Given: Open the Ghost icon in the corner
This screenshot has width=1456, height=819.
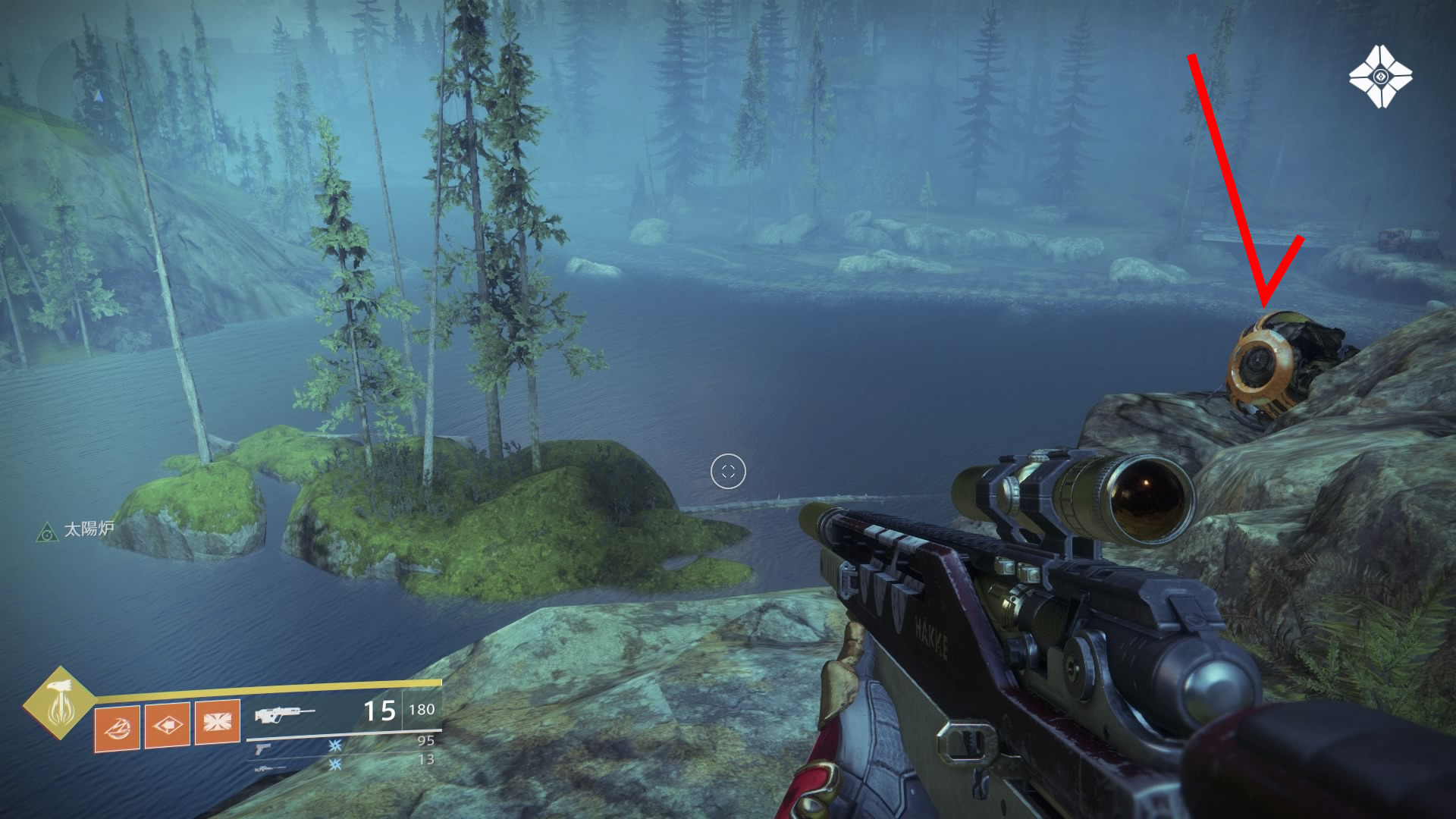Looking at the screenshot, I should click(x=1380, y=77).
